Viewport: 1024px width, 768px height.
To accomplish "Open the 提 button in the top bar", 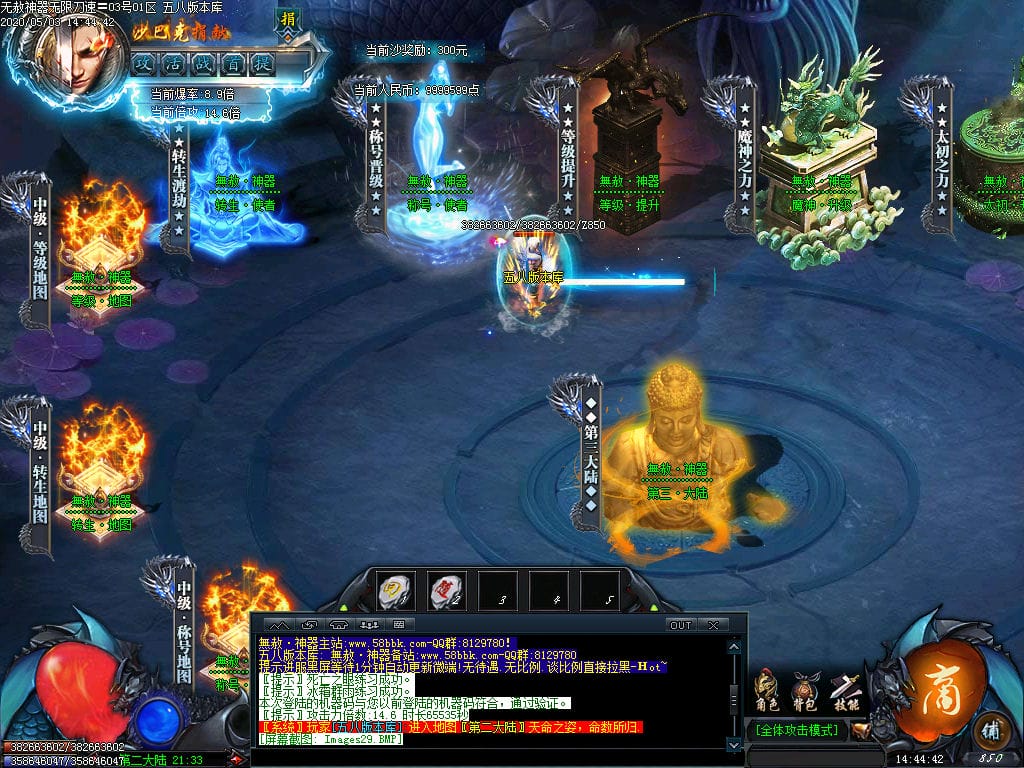I will tap(262, 63).
